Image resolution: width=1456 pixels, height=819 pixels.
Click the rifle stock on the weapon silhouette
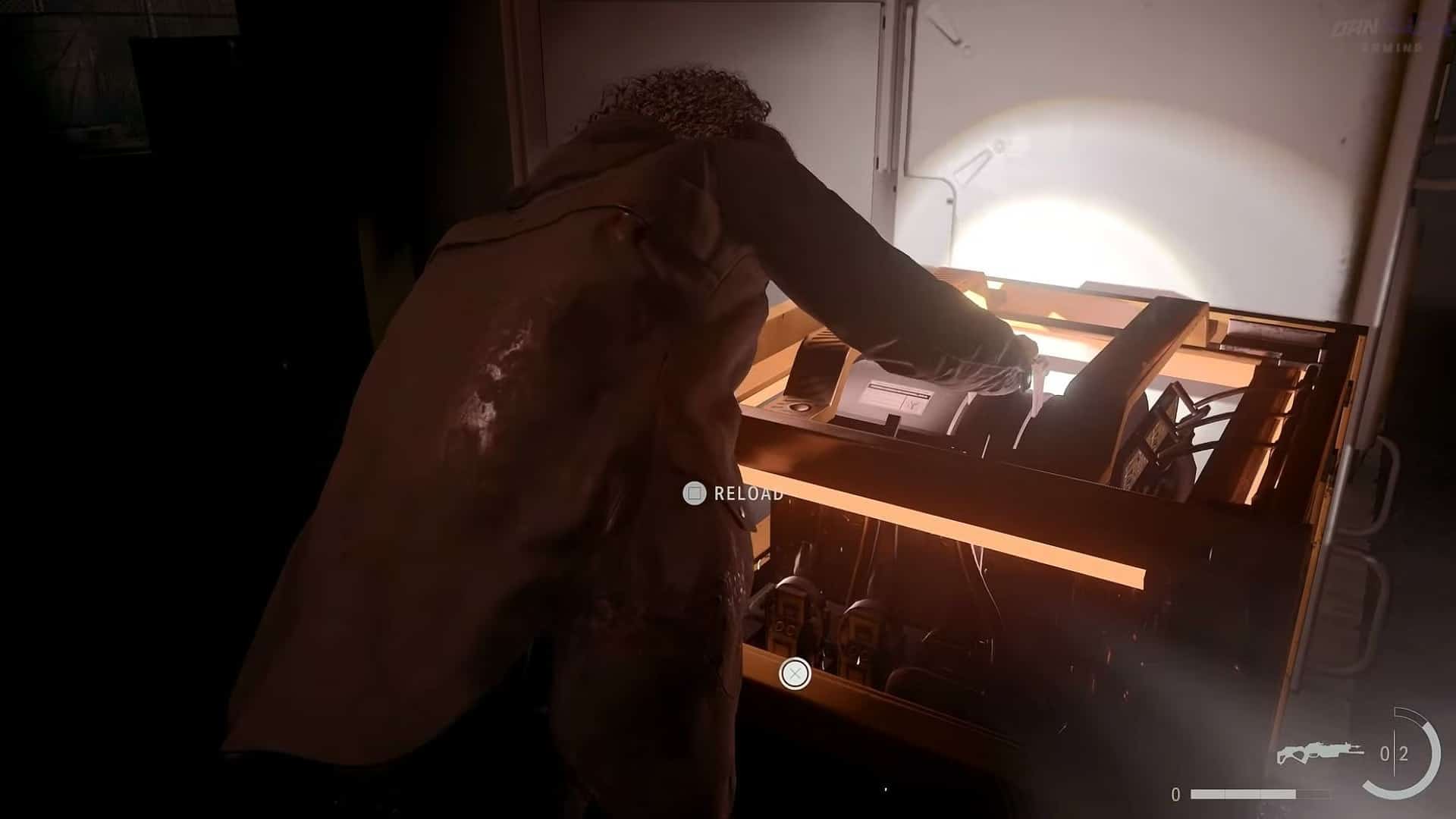1282,756
